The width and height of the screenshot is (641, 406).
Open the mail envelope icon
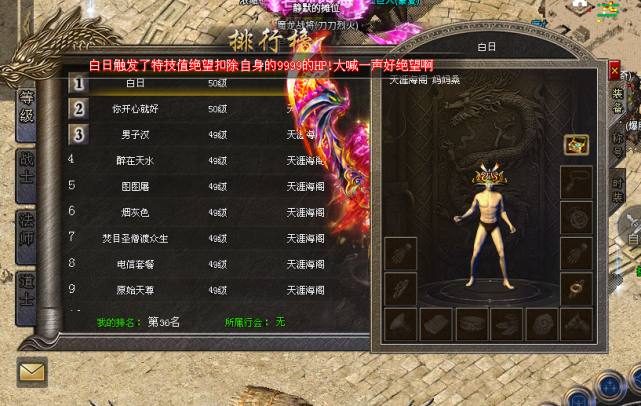[32, 372]
